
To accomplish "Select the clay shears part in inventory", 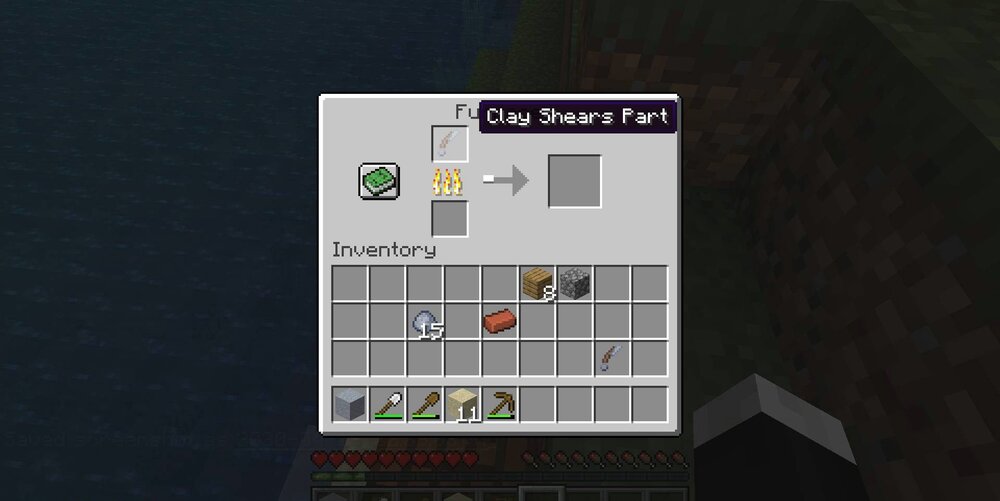I will 611,358.
